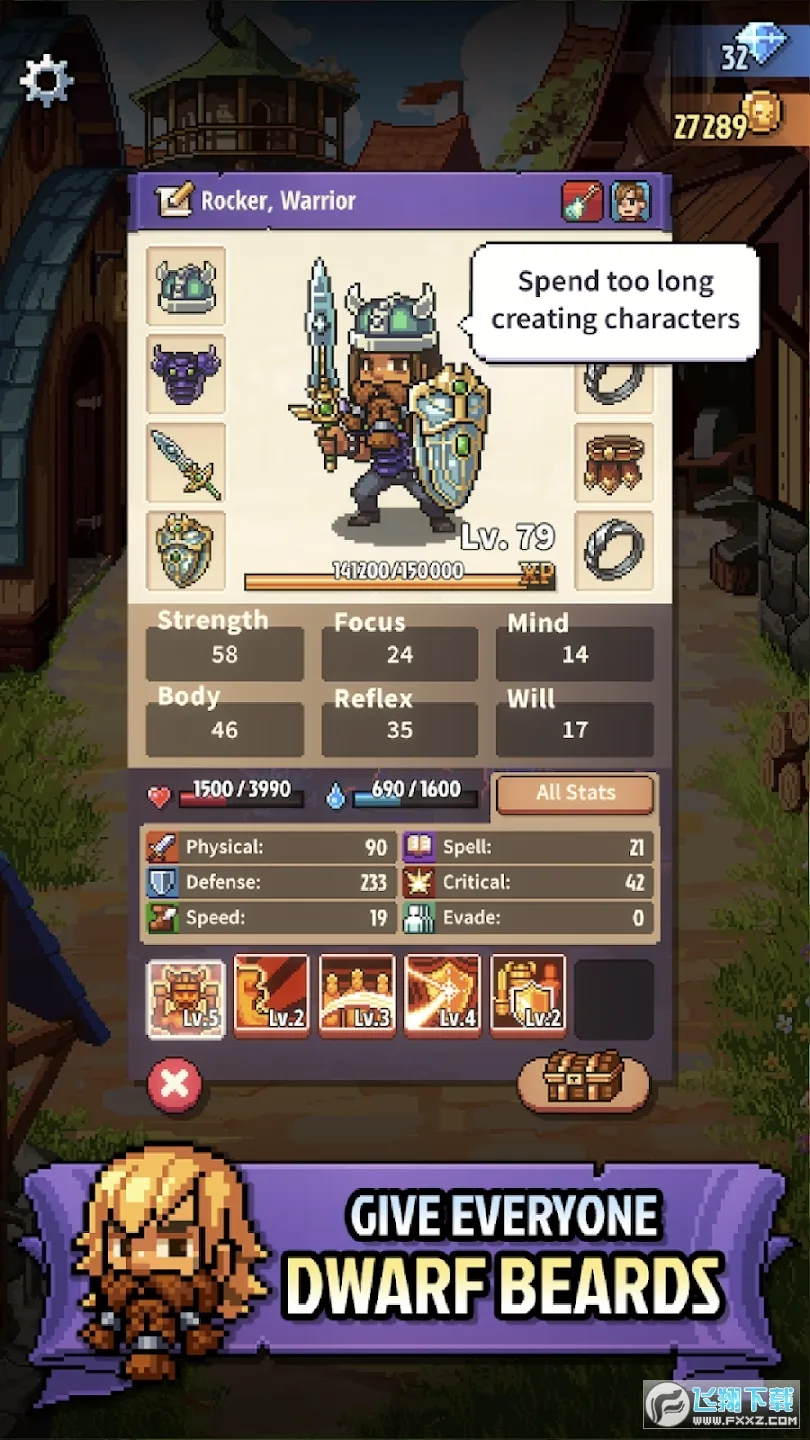Select the ornate shield equipment slot
810x1440 pixels.
click(x=186, y=550)
